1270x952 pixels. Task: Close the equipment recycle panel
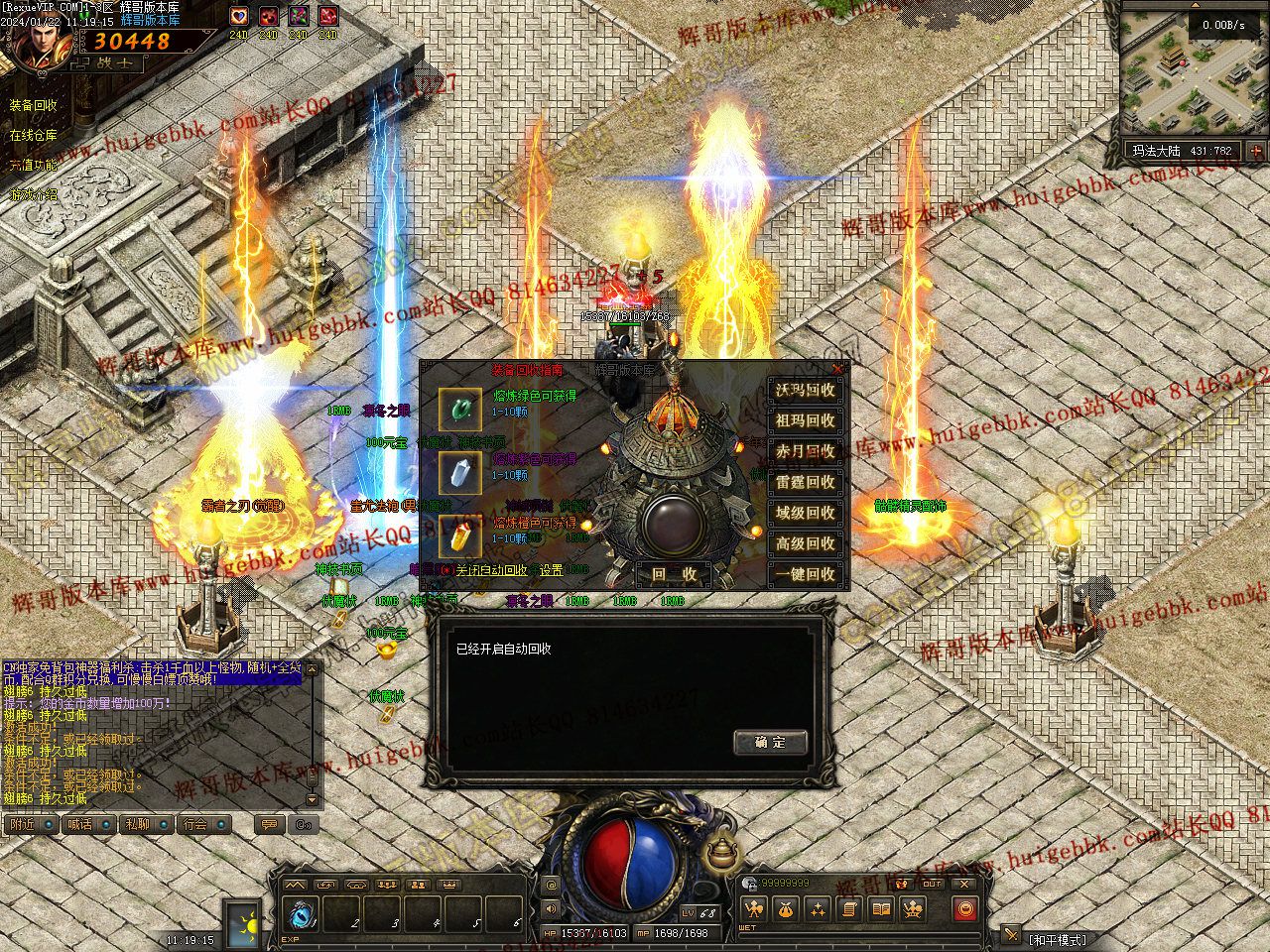tap(837, 369)
